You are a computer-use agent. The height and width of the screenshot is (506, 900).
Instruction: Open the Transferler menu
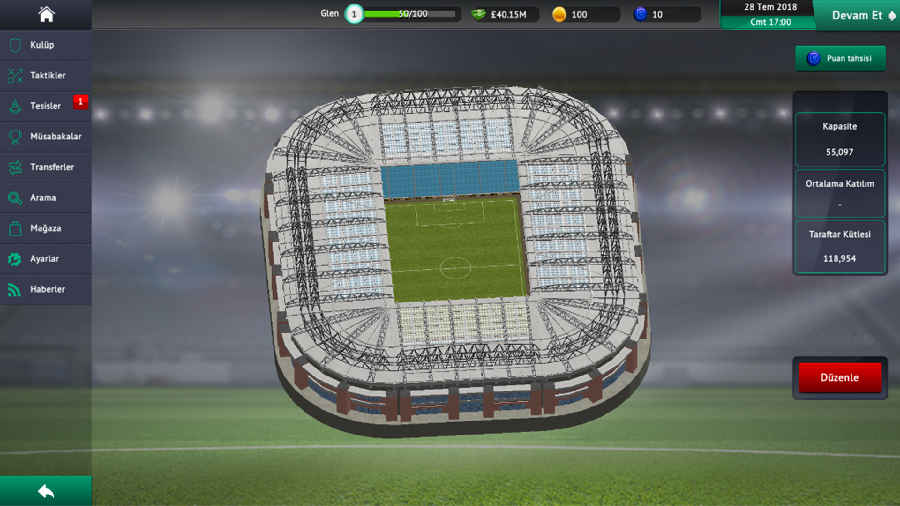[46, 167]
